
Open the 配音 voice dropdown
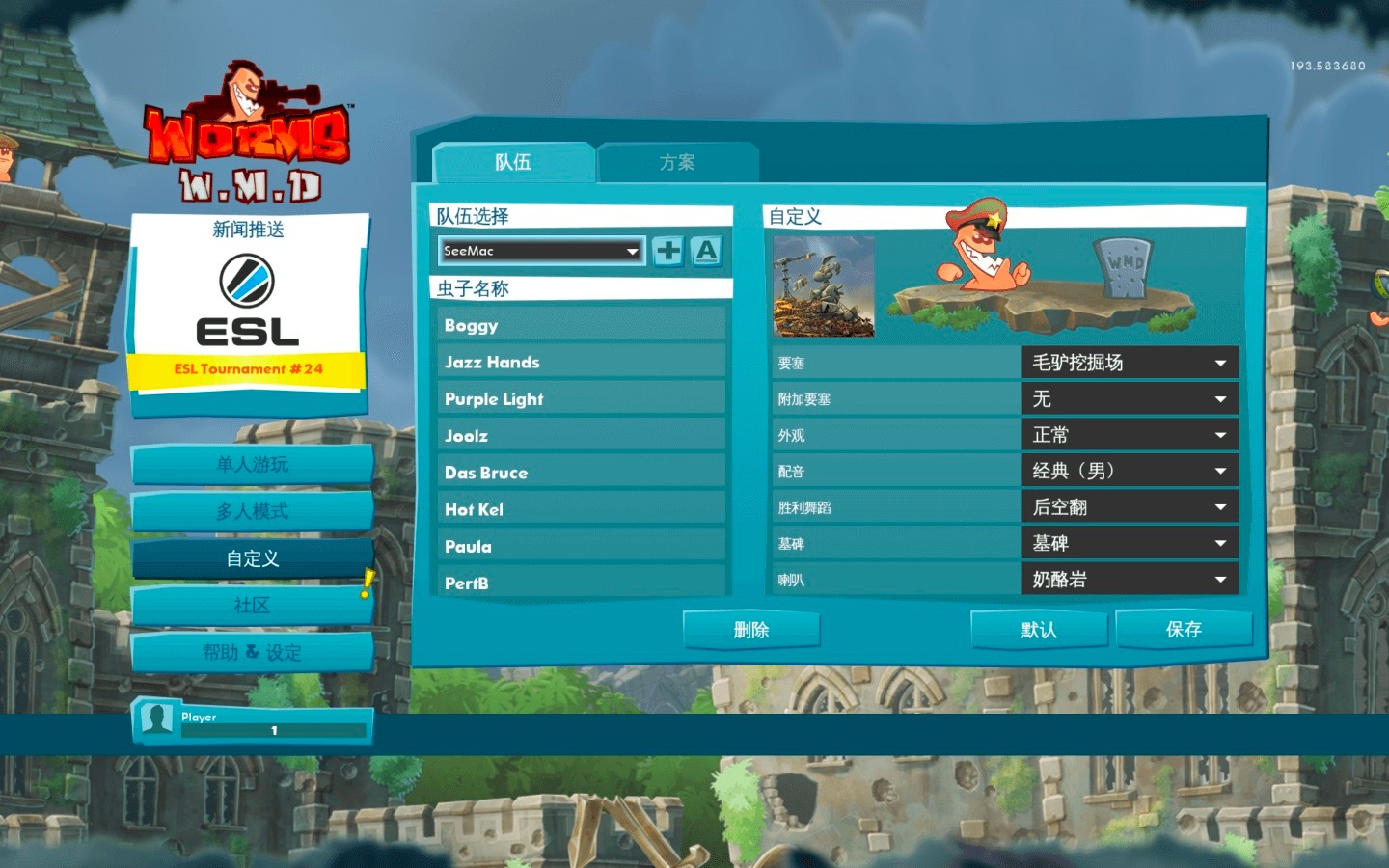(1129, 471)
